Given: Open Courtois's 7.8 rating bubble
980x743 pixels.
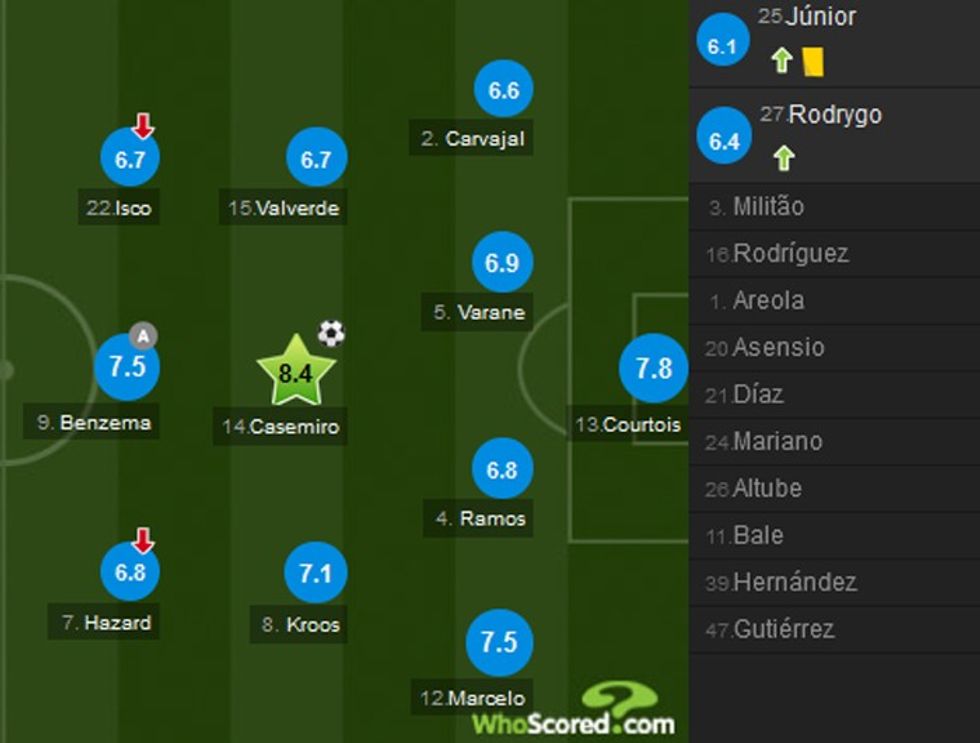Looking at the screenshot, I should pos(653,369).
